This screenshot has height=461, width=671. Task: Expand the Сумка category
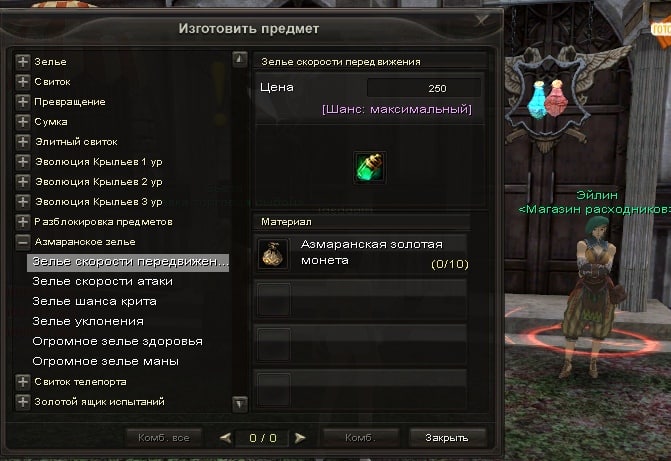point(23,122)
